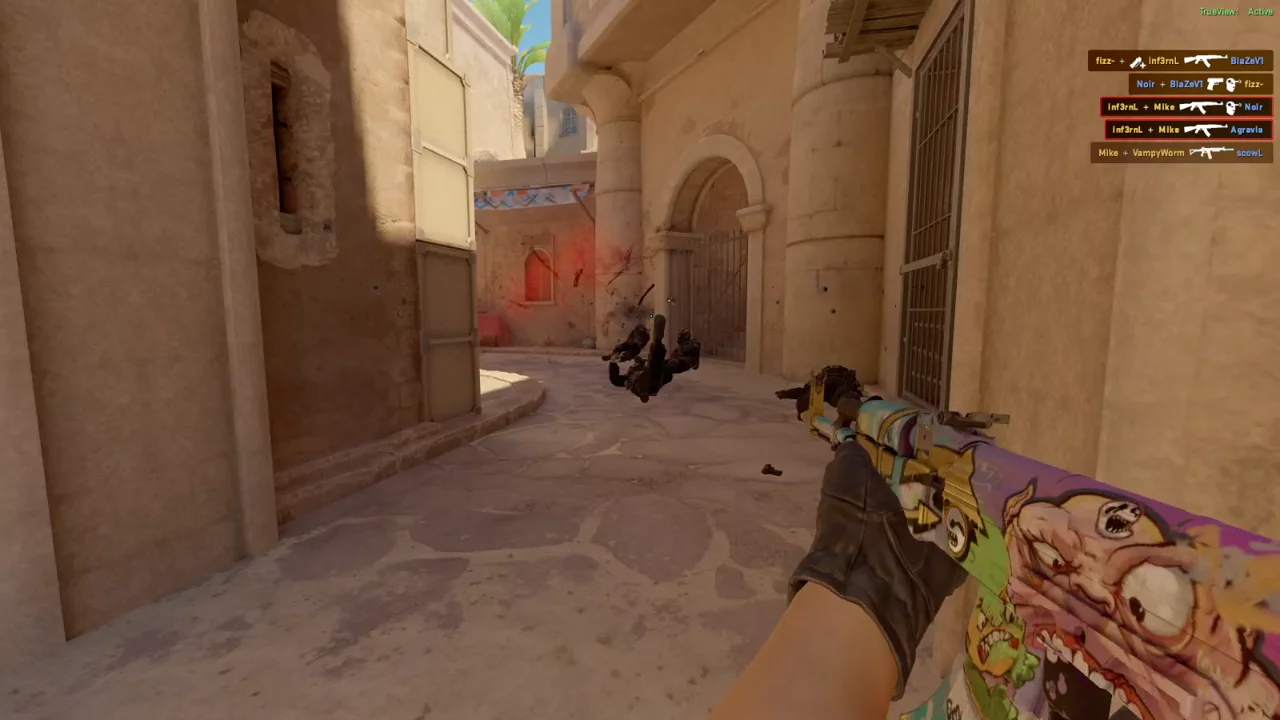
Task: Click the headshot icon next to Noir
Action: (x=1233, y=107)
